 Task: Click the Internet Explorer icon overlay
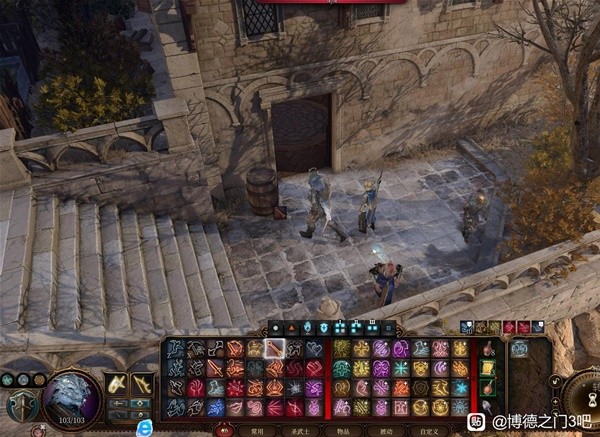145,427
